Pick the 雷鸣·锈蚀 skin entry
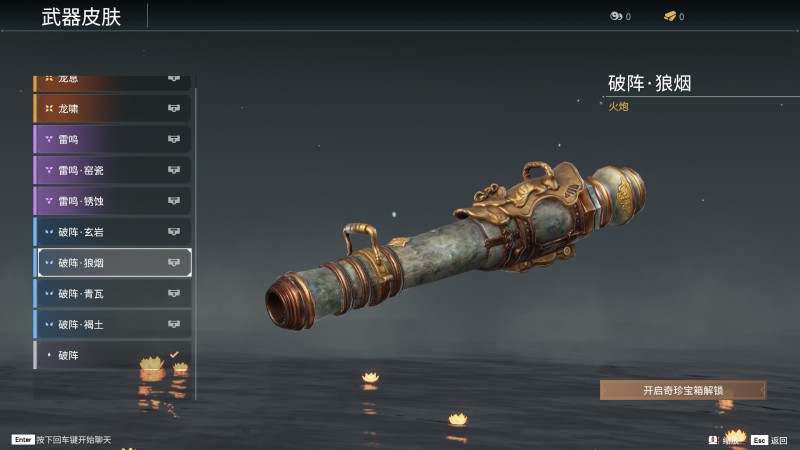This screenshot has height=450, width=800. 112,201
